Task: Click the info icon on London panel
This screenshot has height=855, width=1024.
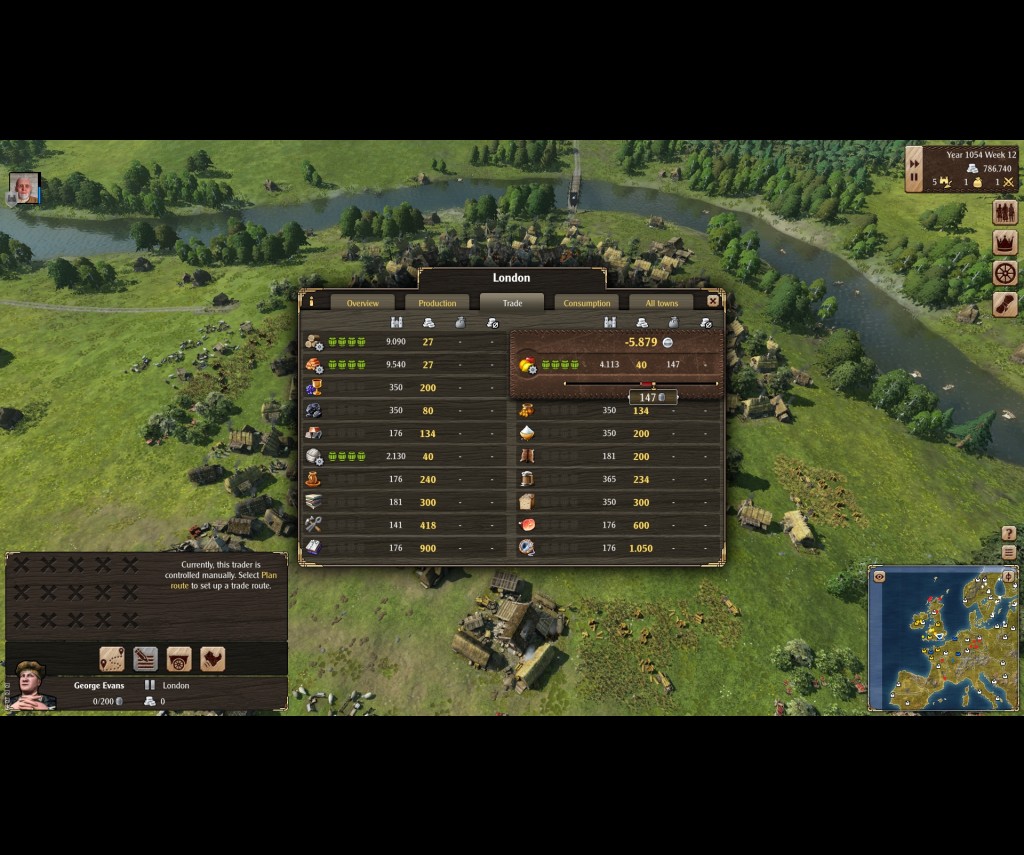Action: (x=311, y=301)
